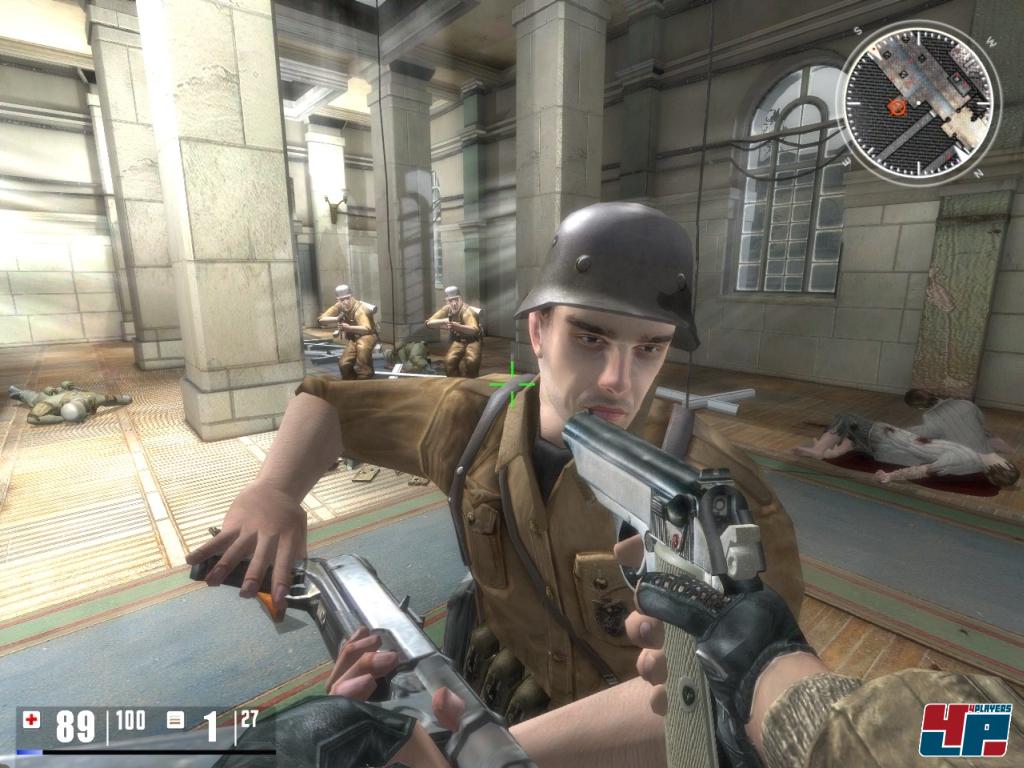1024x768 pixels.
Task: Click the red cross health icon
Action: (x=32, y=719)
